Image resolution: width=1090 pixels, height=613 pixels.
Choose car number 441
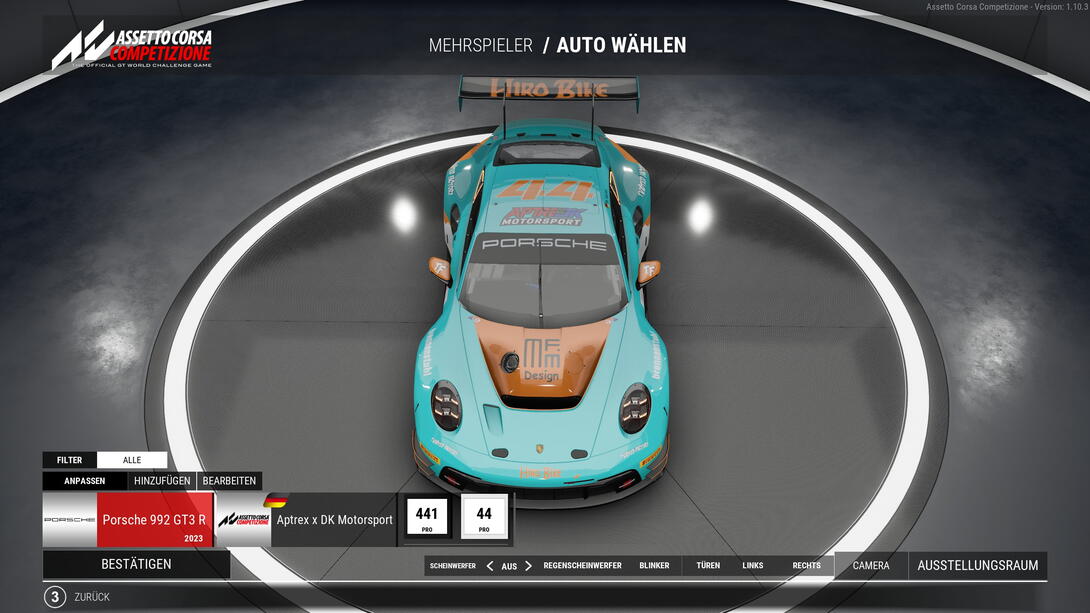[427, 518]
